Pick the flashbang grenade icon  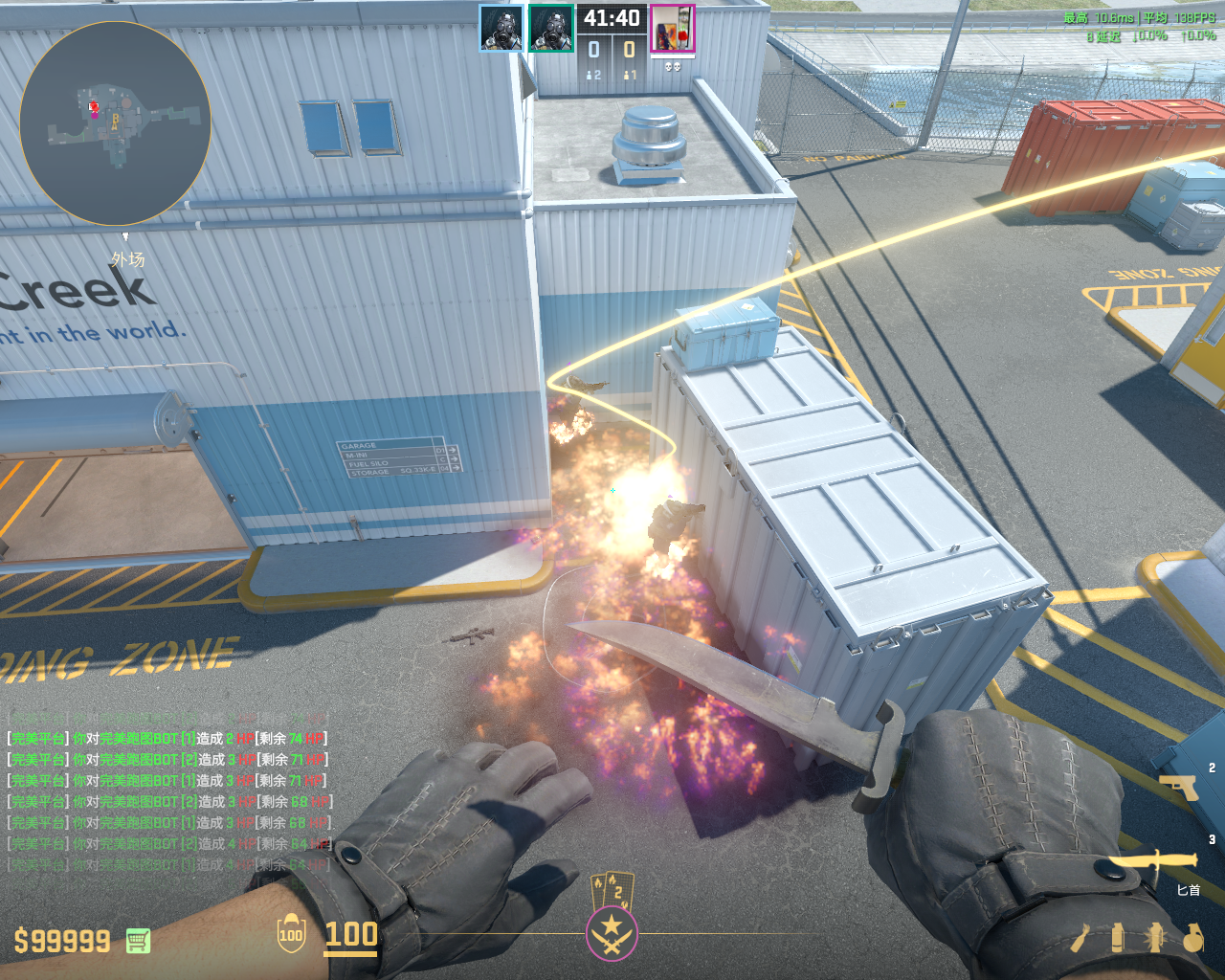[x=1154, y=938]
